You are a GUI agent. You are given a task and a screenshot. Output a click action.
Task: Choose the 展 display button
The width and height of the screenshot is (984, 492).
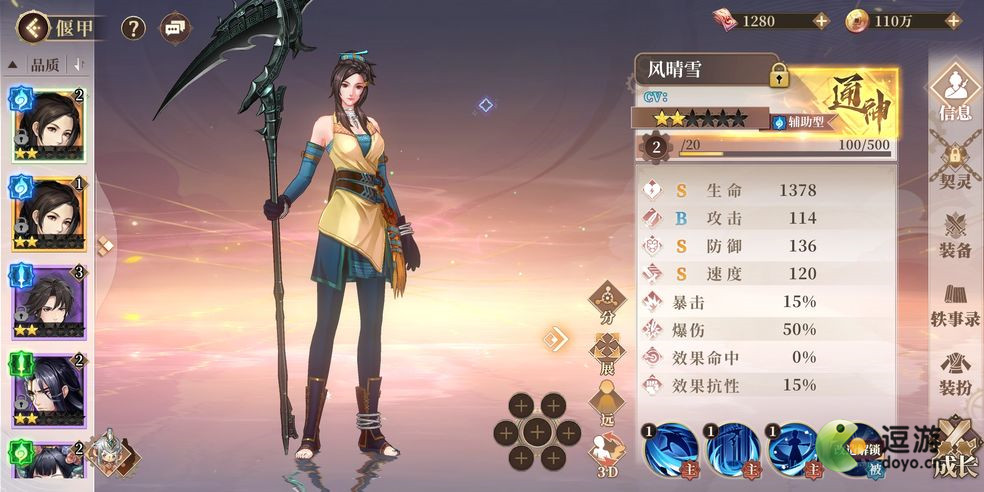[606, 353]
